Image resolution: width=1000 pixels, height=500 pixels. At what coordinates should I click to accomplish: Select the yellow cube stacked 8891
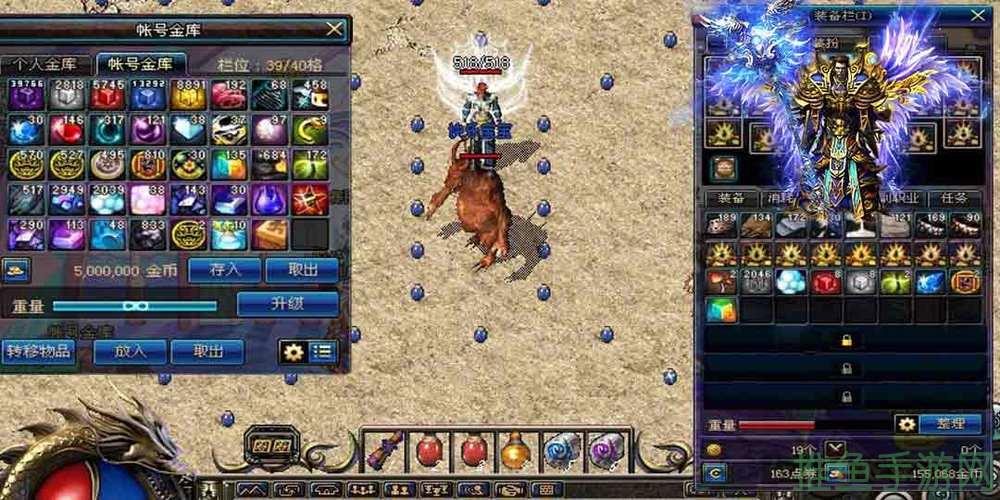[188, 96]
